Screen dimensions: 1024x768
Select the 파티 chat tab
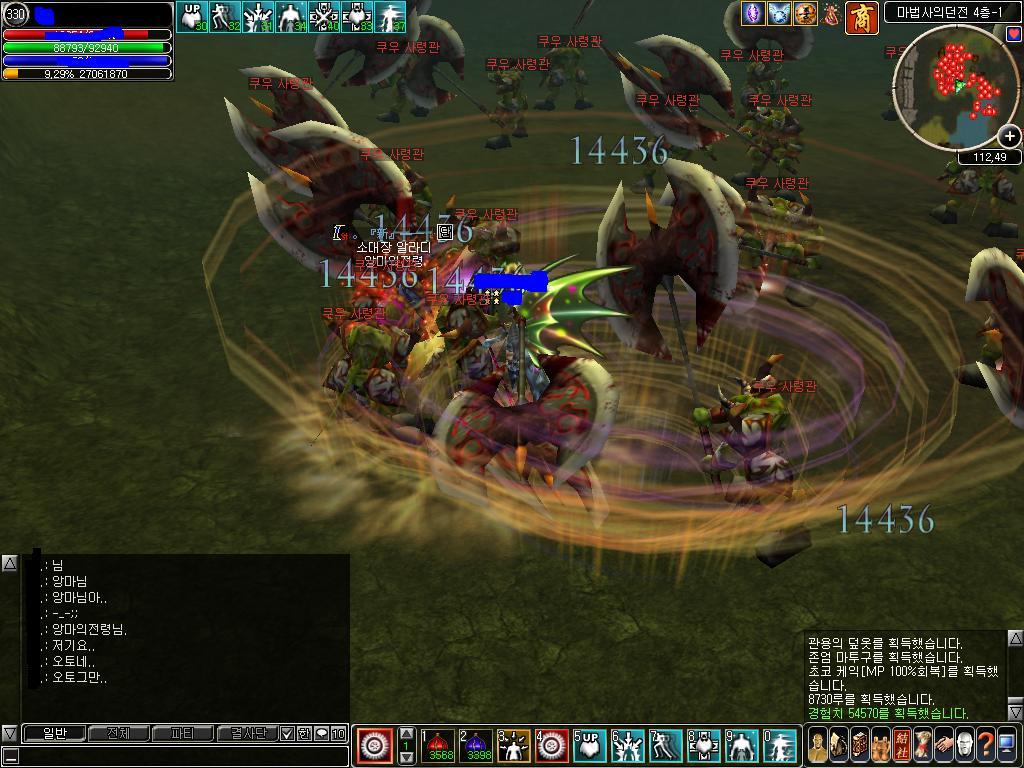click(182, 734)
